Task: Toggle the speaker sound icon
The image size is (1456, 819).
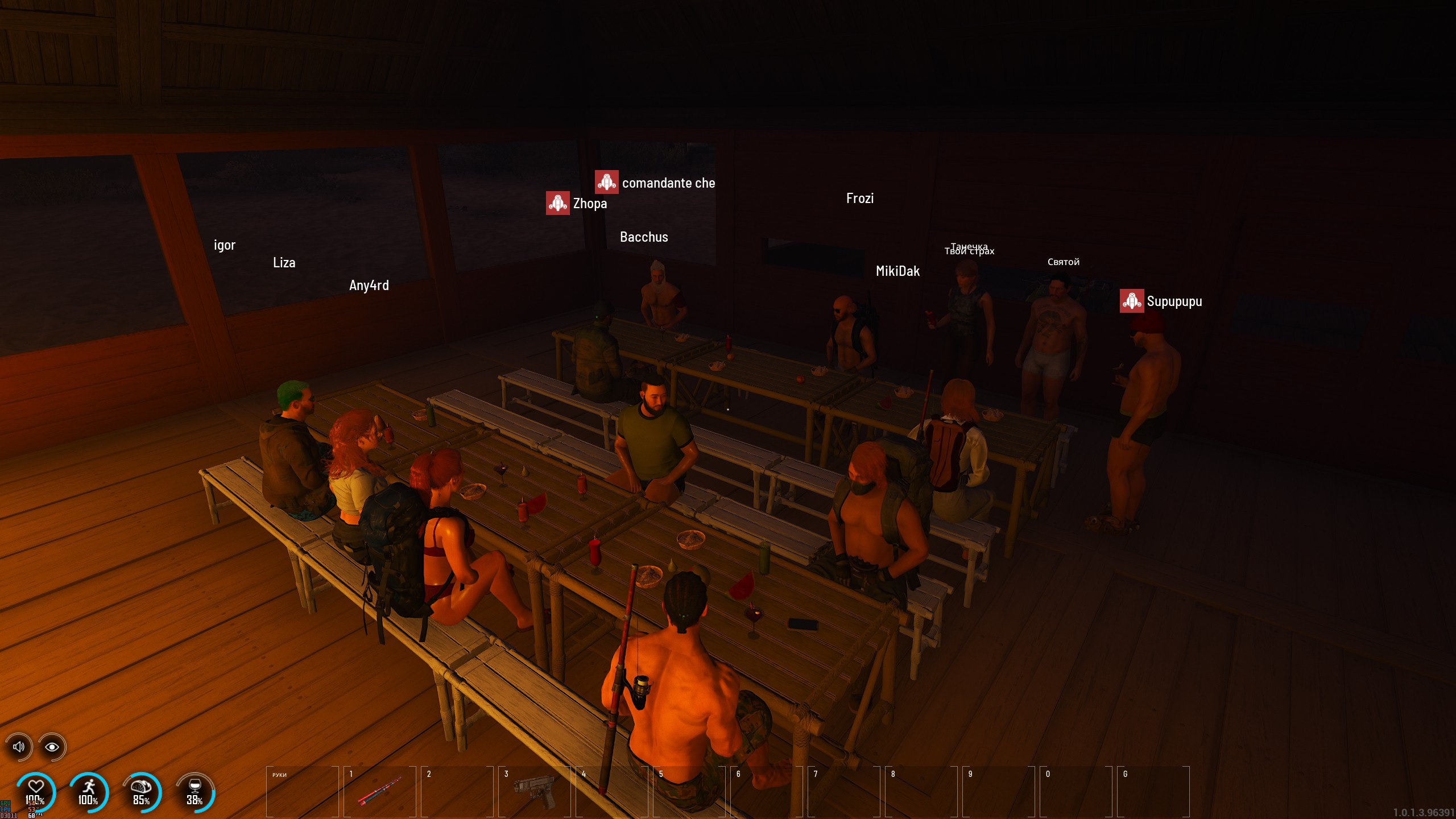Action: tap(19, 747)
